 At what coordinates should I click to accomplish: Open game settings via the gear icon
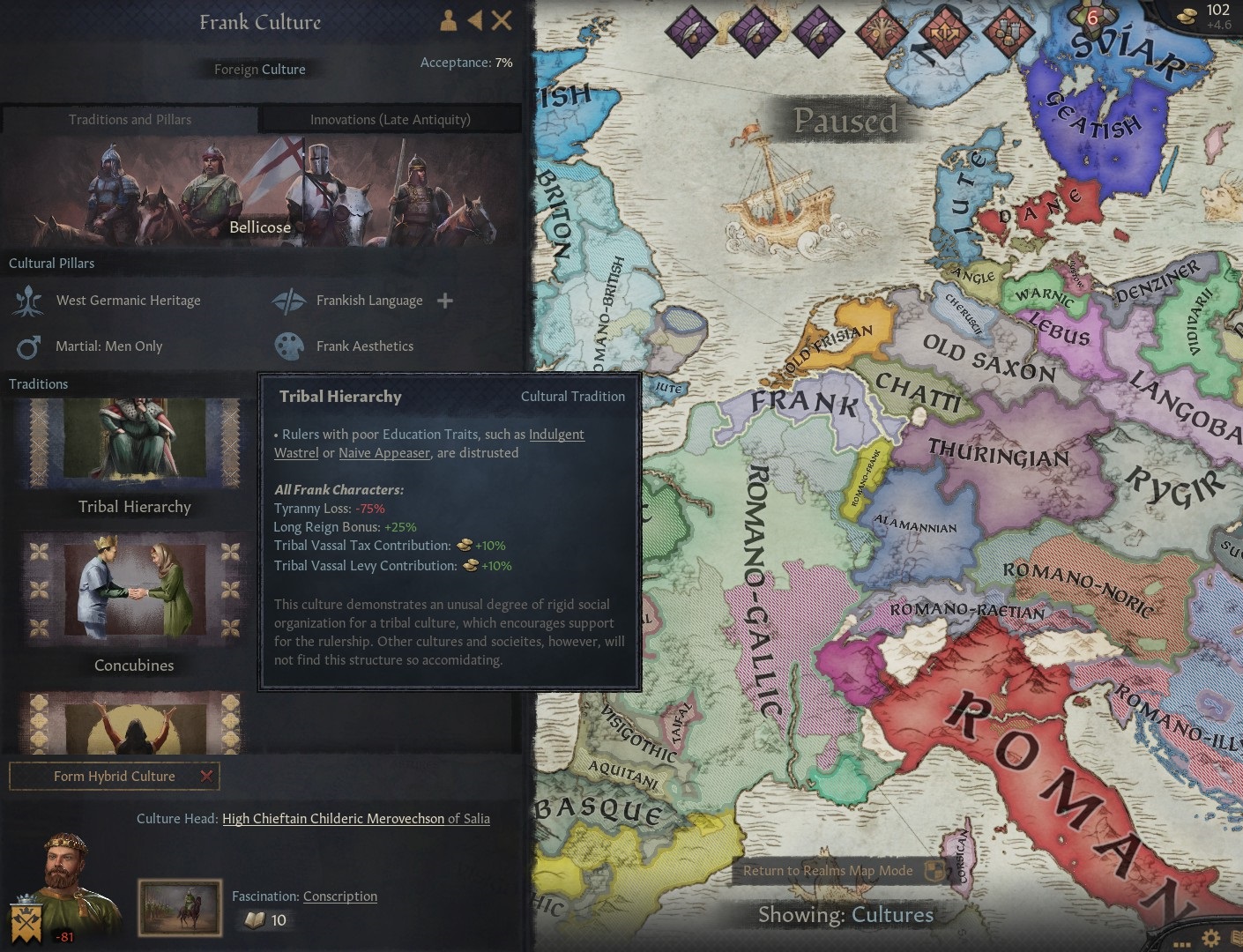(x=1210, y=937)
